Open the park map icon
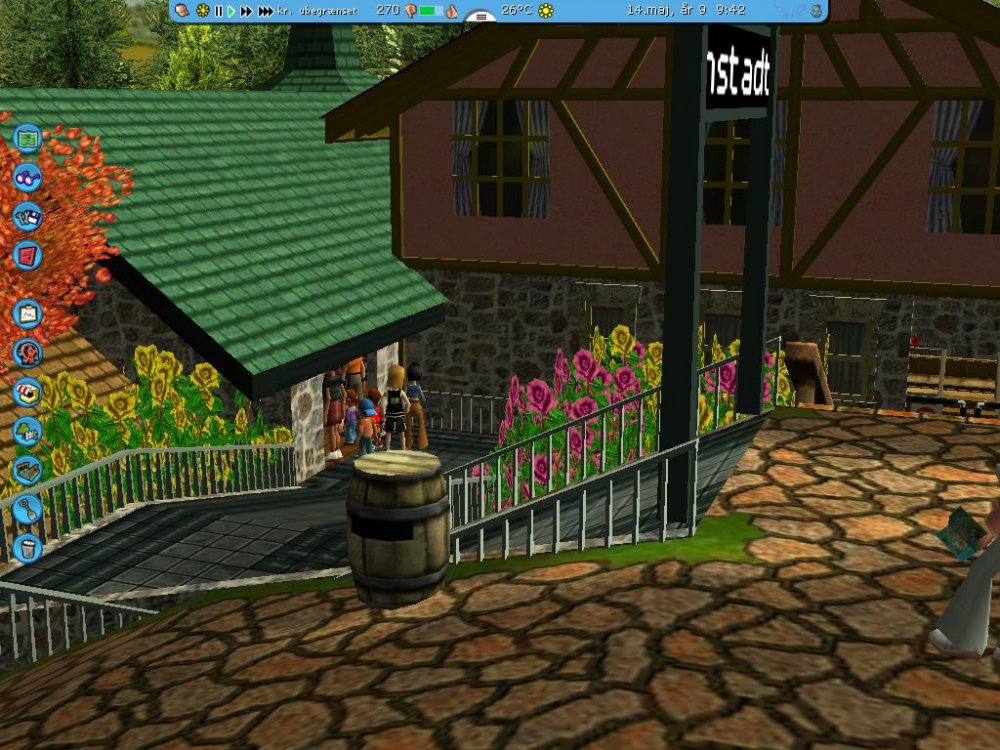The width and height of the screenshot is (1000, 750). click(x=27, y=137)
